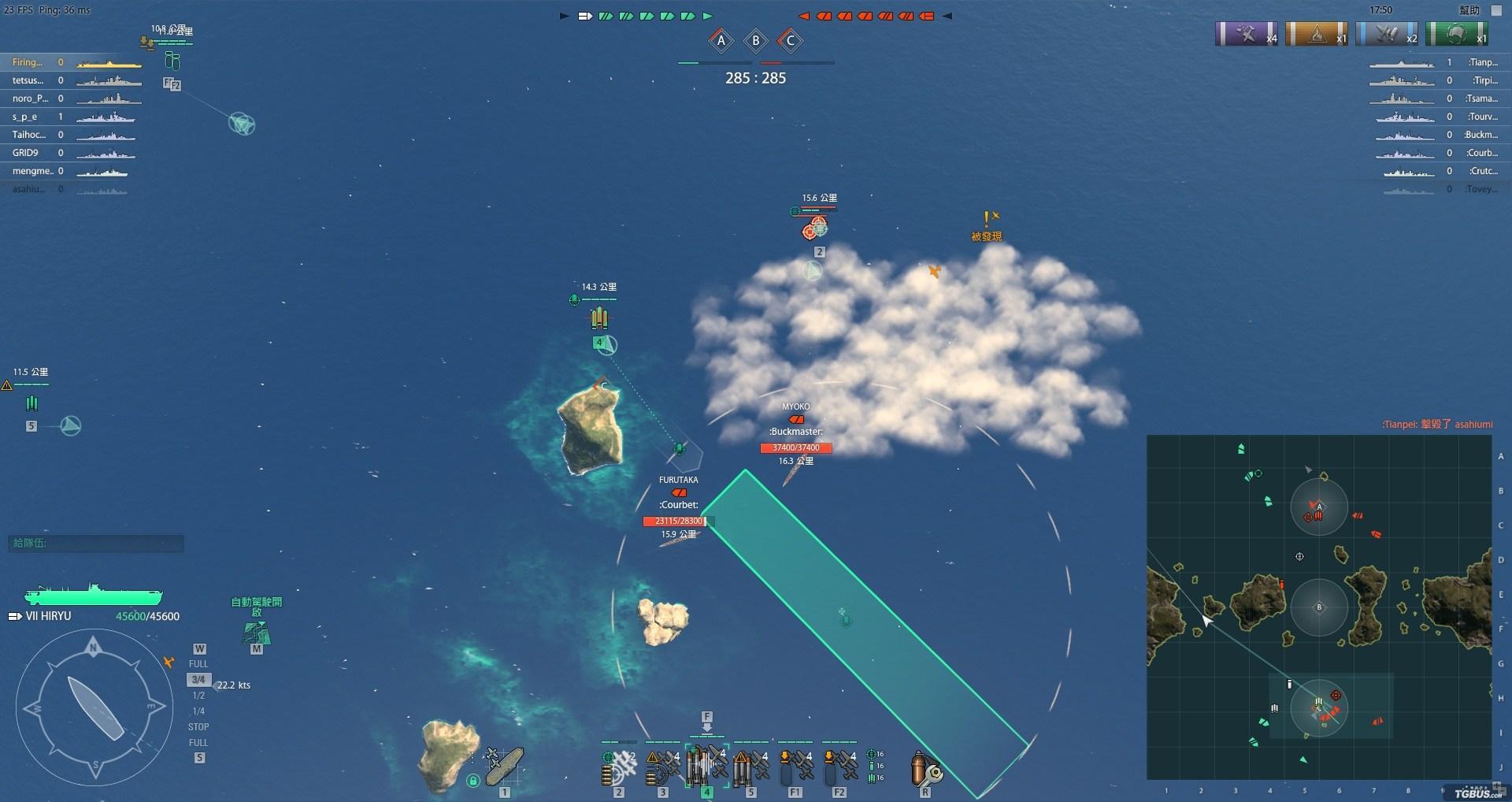1512x802 pixels.
Task: Select teammate tetsus in the team list
Action: 28,80
